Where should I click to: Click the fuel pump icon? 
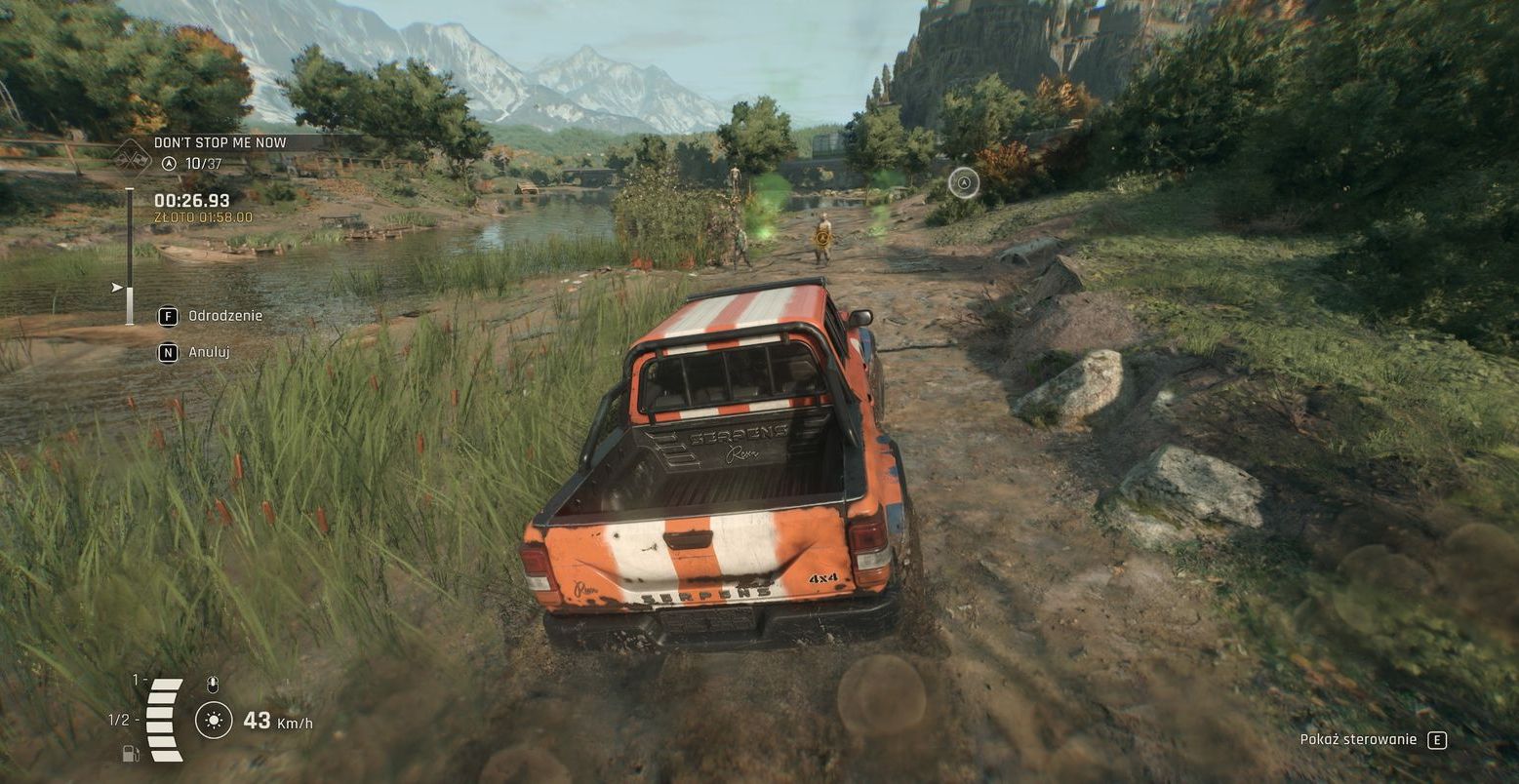130,753
